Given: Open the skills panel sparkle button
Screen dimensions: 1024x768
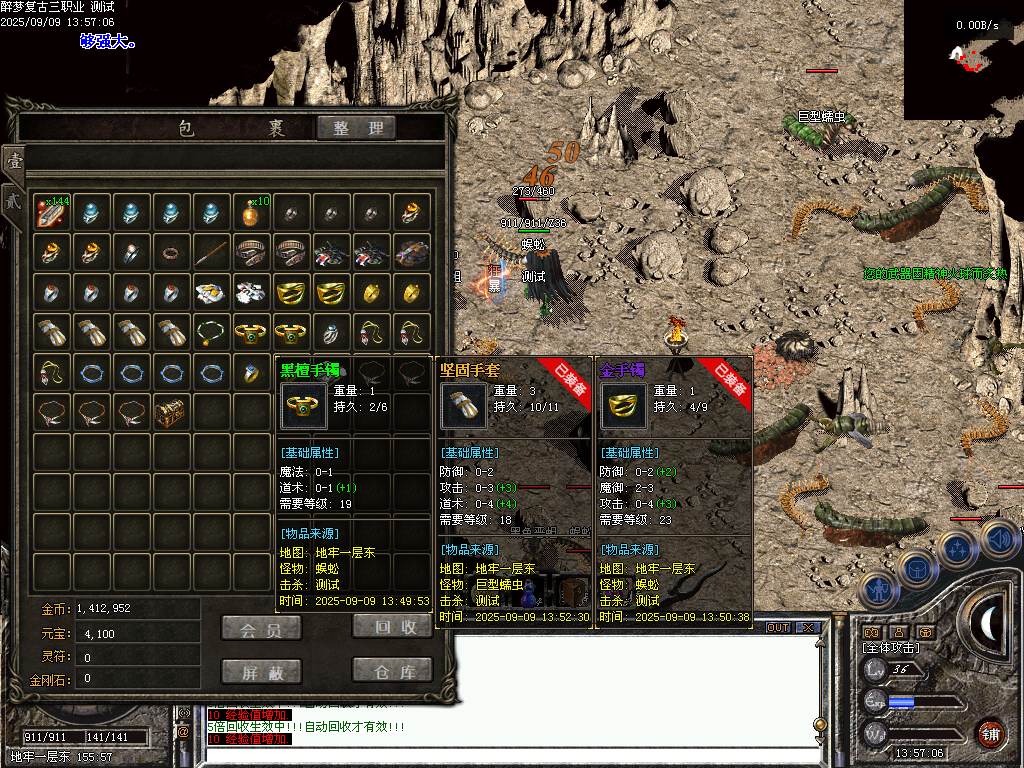Looking at the screenshot, I should (x=957, y=549).
